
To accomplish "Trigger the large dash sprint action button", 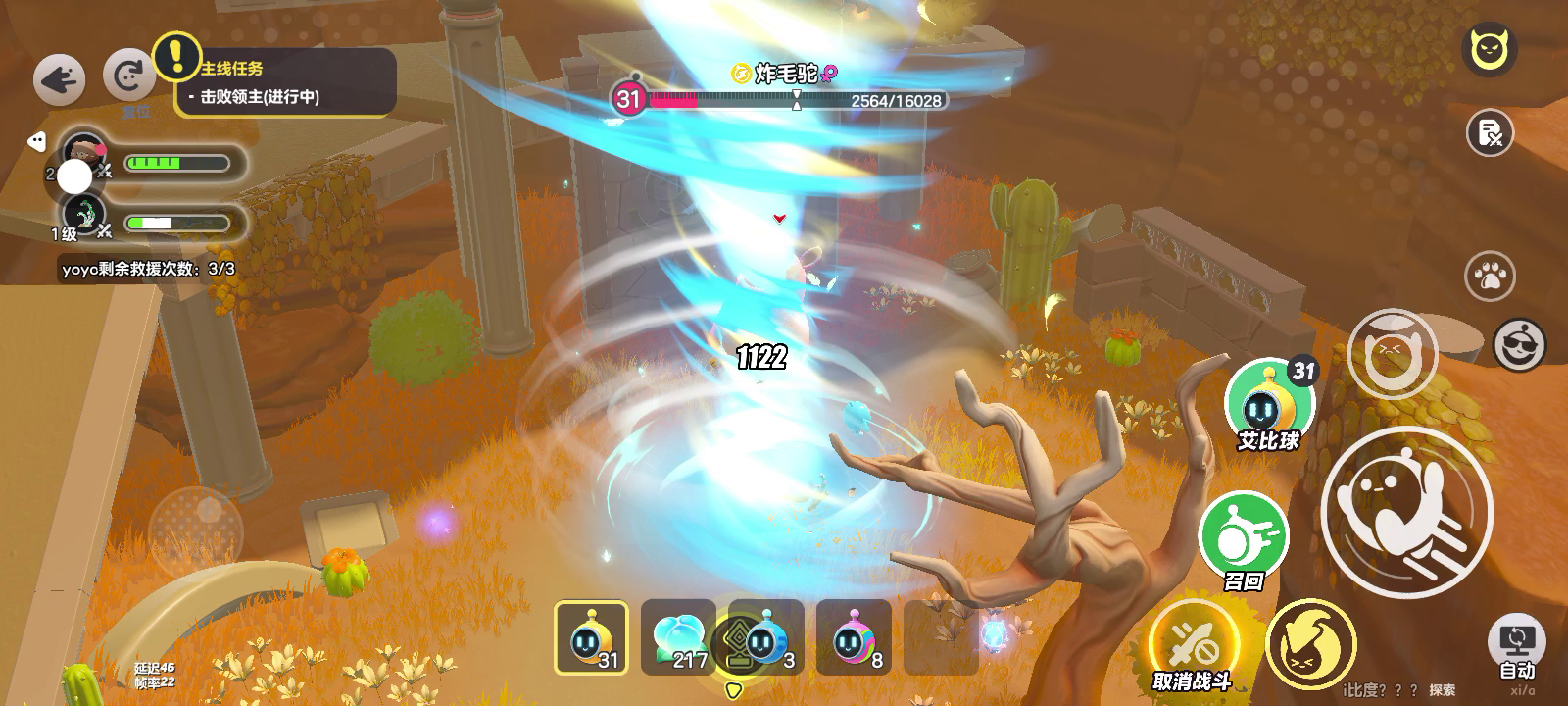I will coord(1407,511).
